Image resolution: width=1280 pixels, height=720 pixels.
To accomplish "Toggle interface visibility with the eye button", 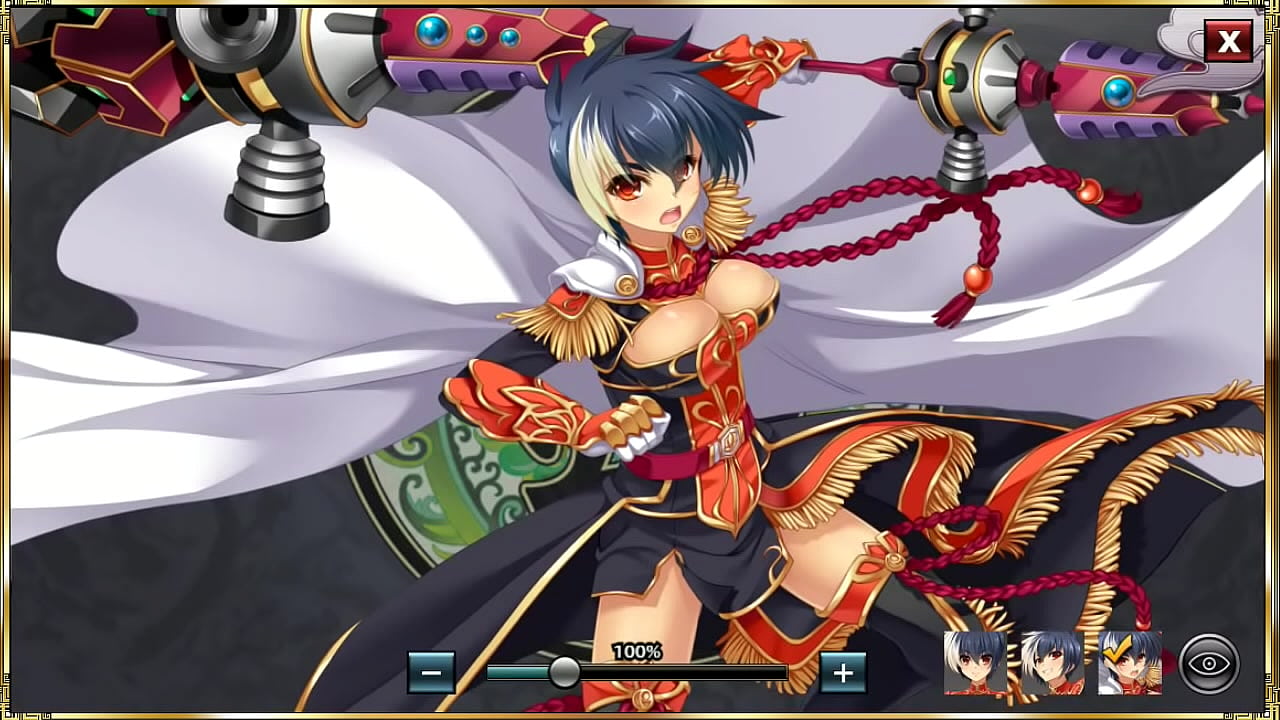I will click(x=1209, y=663).
